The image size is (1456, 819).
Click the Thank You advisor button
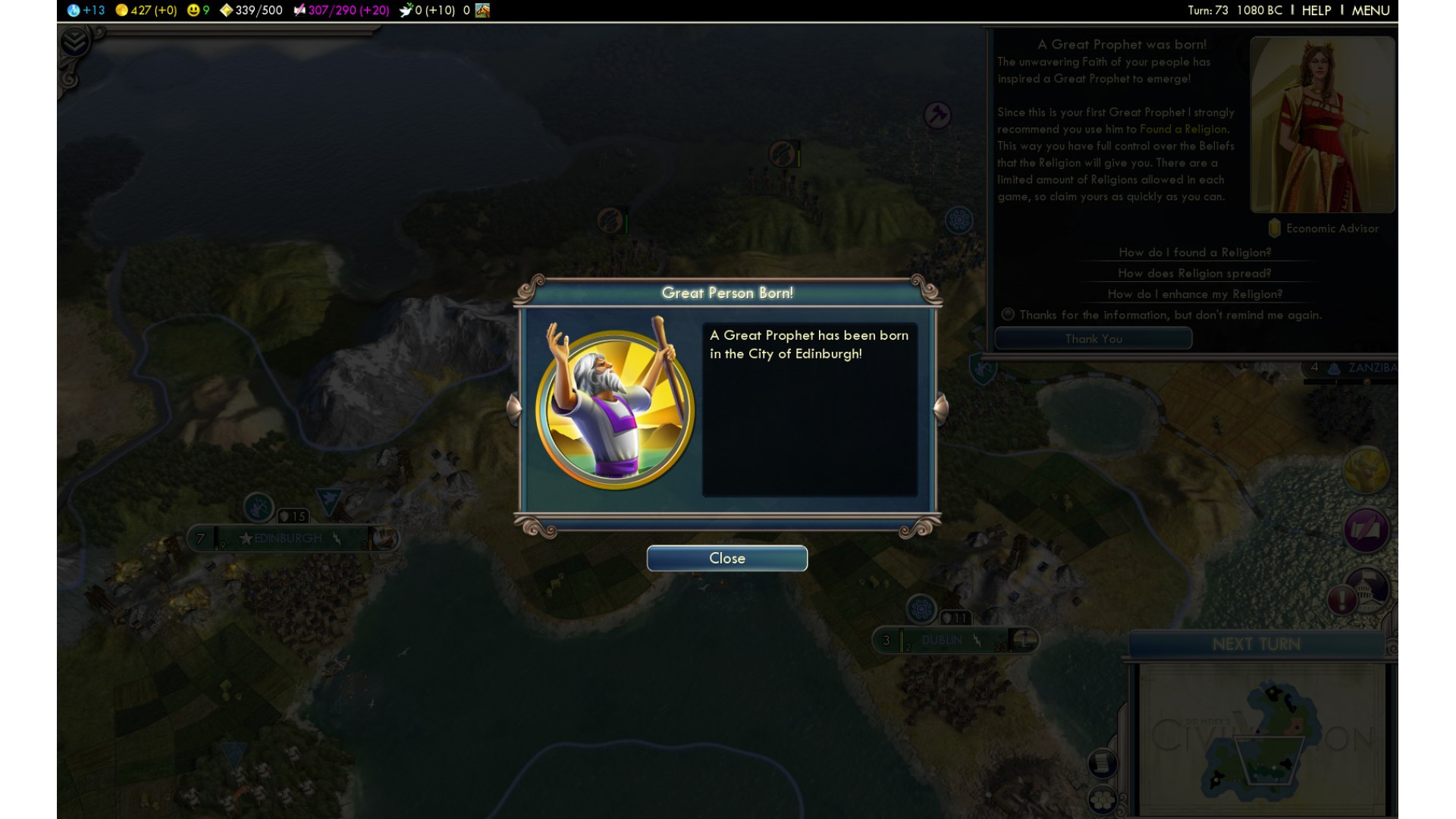pos(1093,339)
